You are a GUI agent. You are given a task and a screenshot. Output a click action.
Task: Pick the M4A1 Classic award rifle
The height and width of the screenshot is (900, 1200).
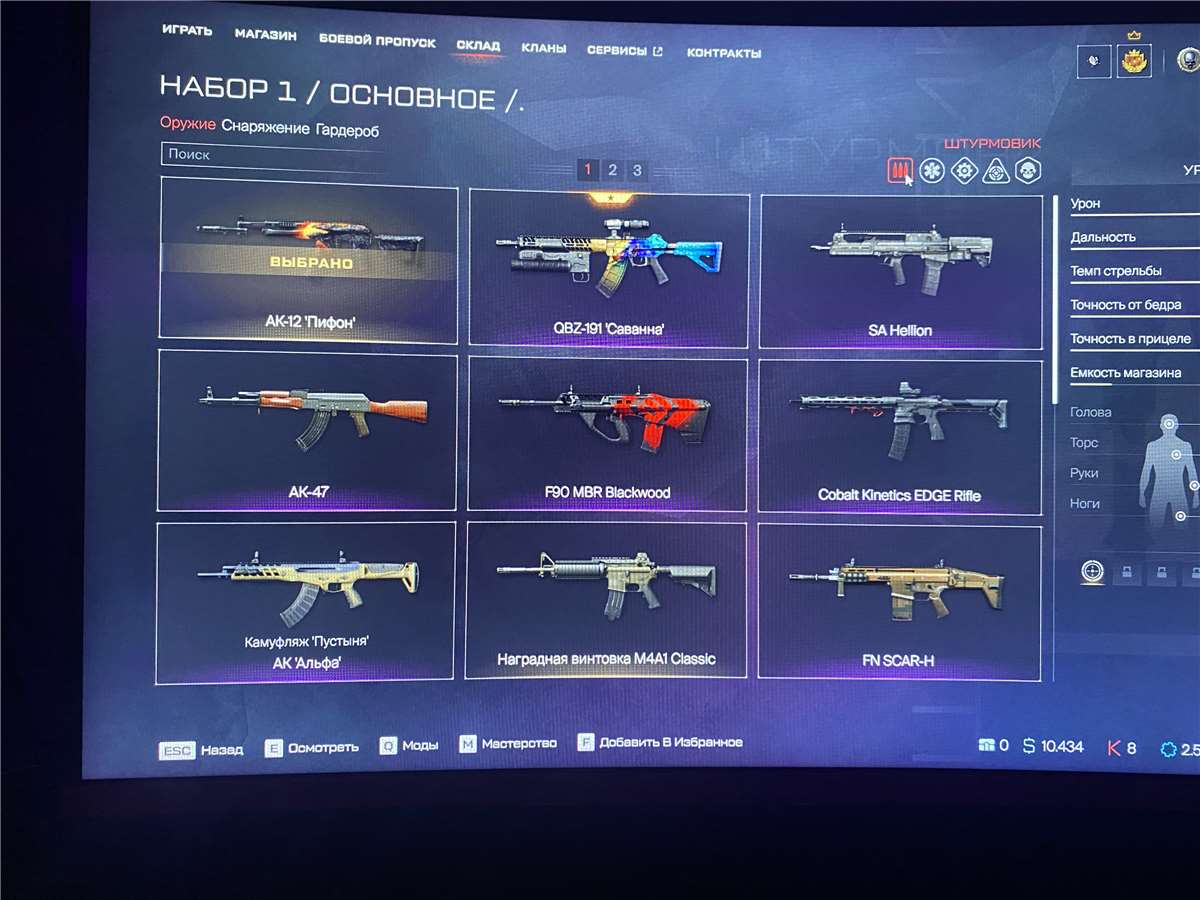(x=606, y=600)
